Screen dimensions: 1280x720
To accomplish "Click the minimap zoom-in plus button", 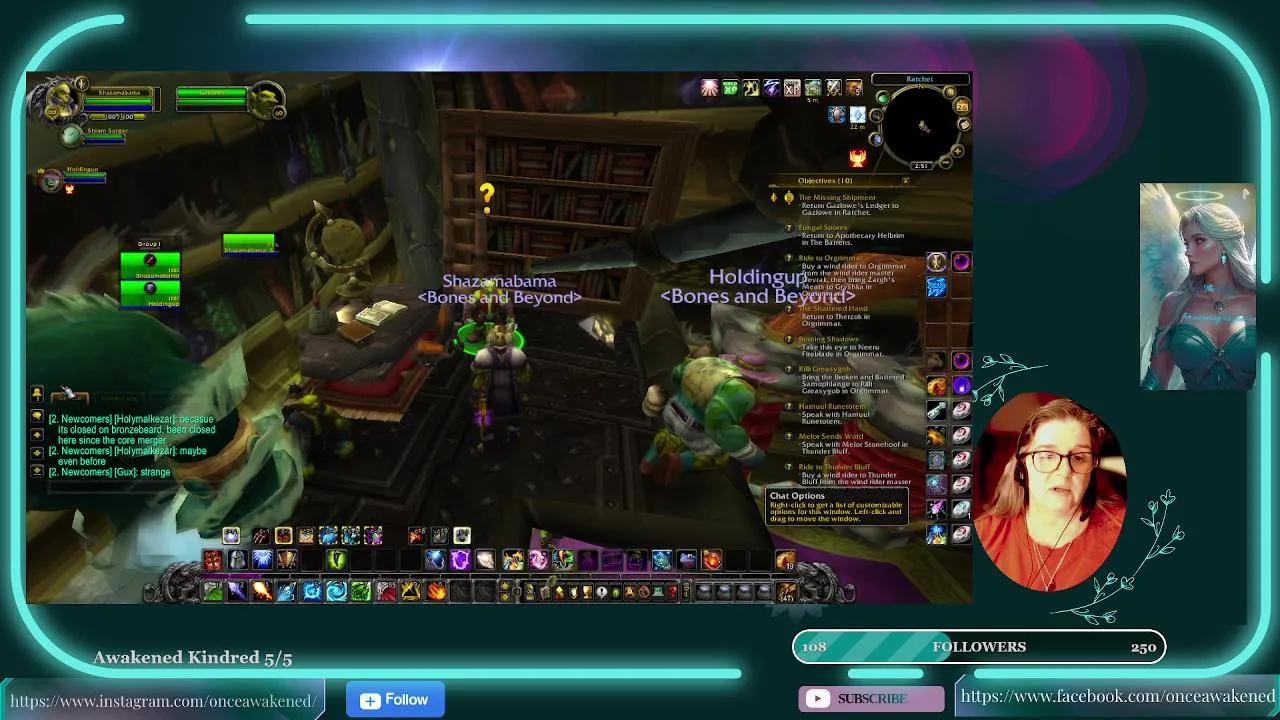I will click(957, 150).
